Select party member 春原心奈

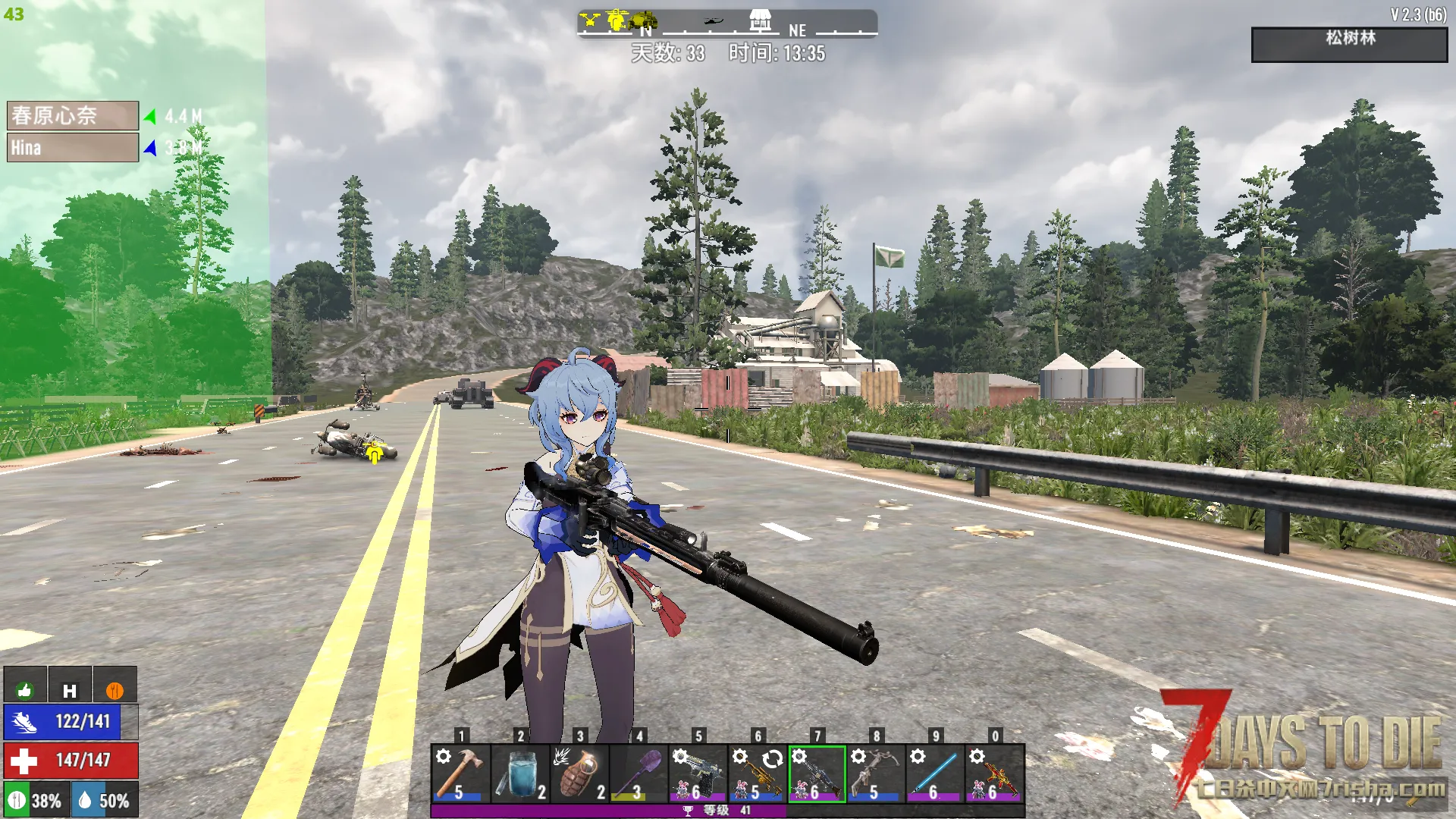pos(73,116)
